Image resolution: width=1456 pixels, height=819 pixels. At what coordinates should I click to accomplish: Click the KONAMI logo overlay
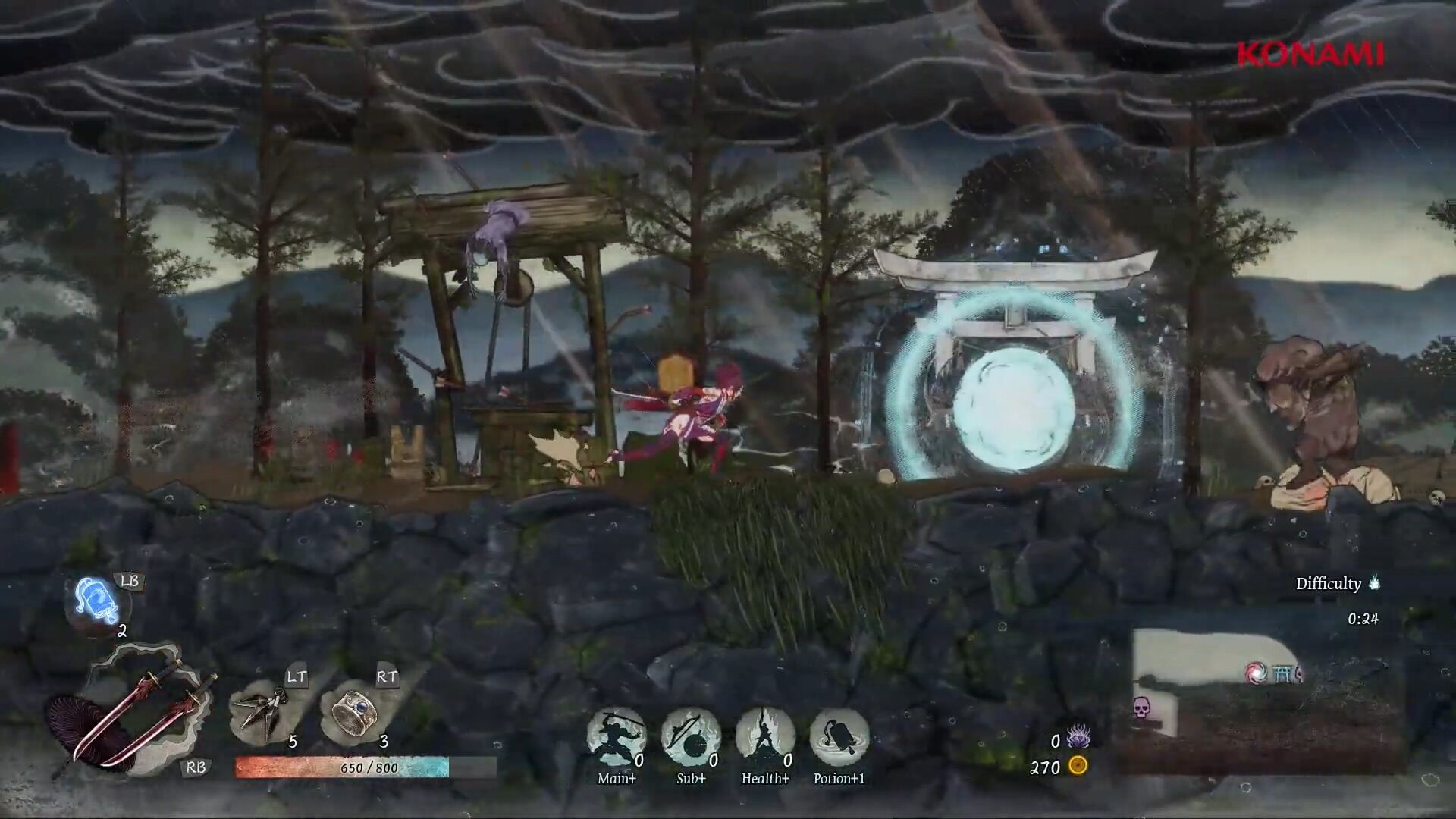pos(1310,55)
